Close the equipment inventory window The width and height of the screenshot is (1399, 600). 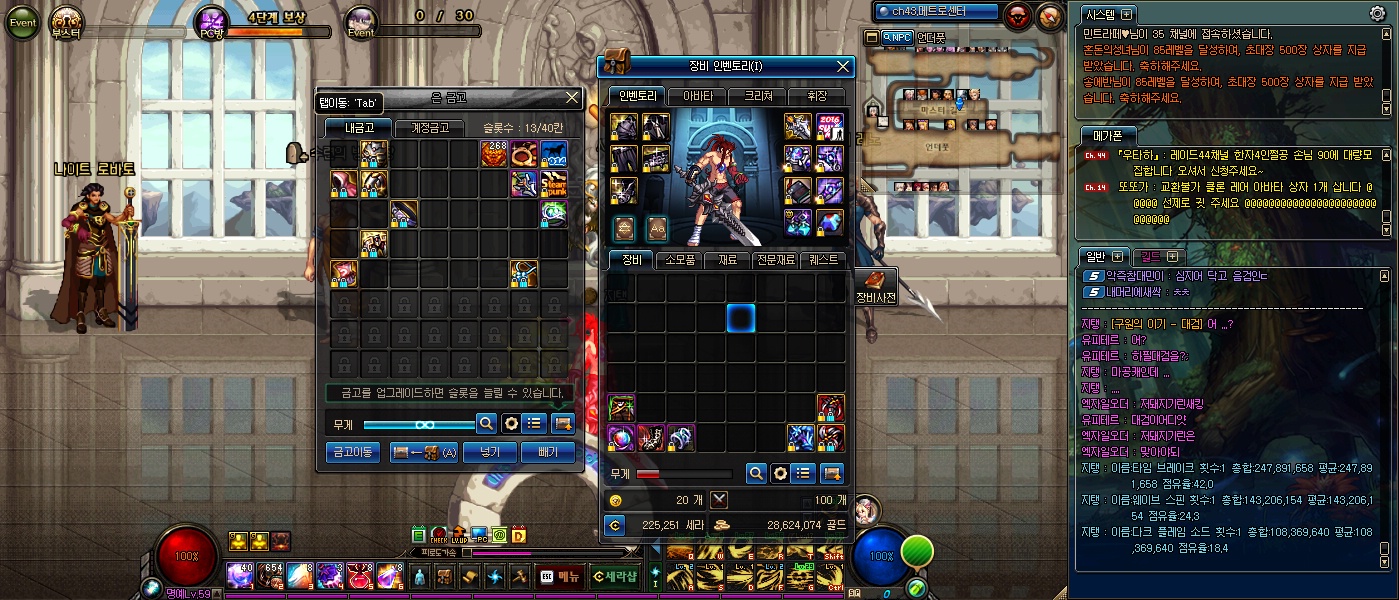(844, 66)
